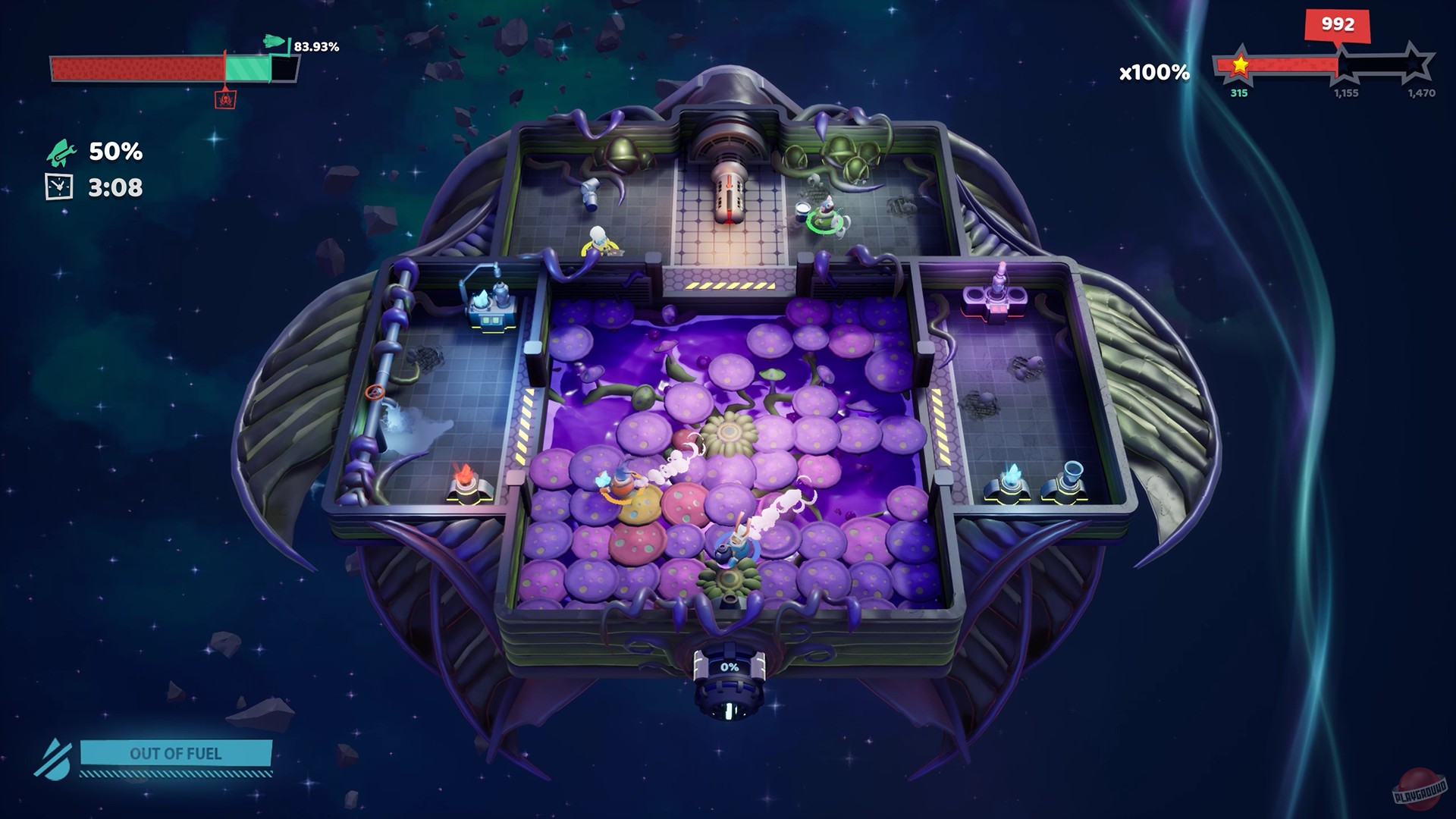Click the green rocket marker at 83.93%
The image size is (1456, 819).
tap(275, 42)
